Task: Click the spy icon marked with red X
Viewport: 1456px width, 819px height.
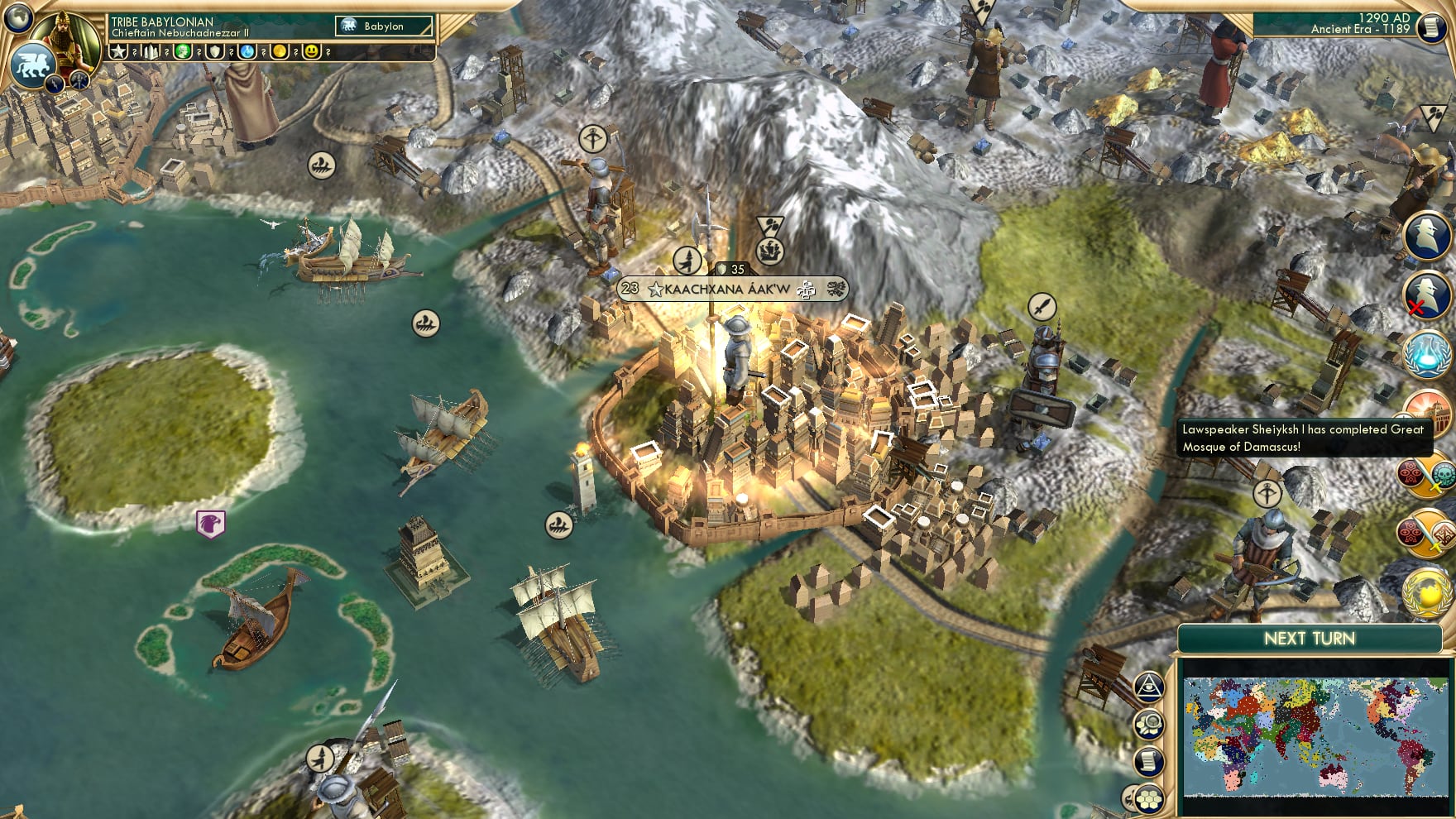Action: (1429, 295)
